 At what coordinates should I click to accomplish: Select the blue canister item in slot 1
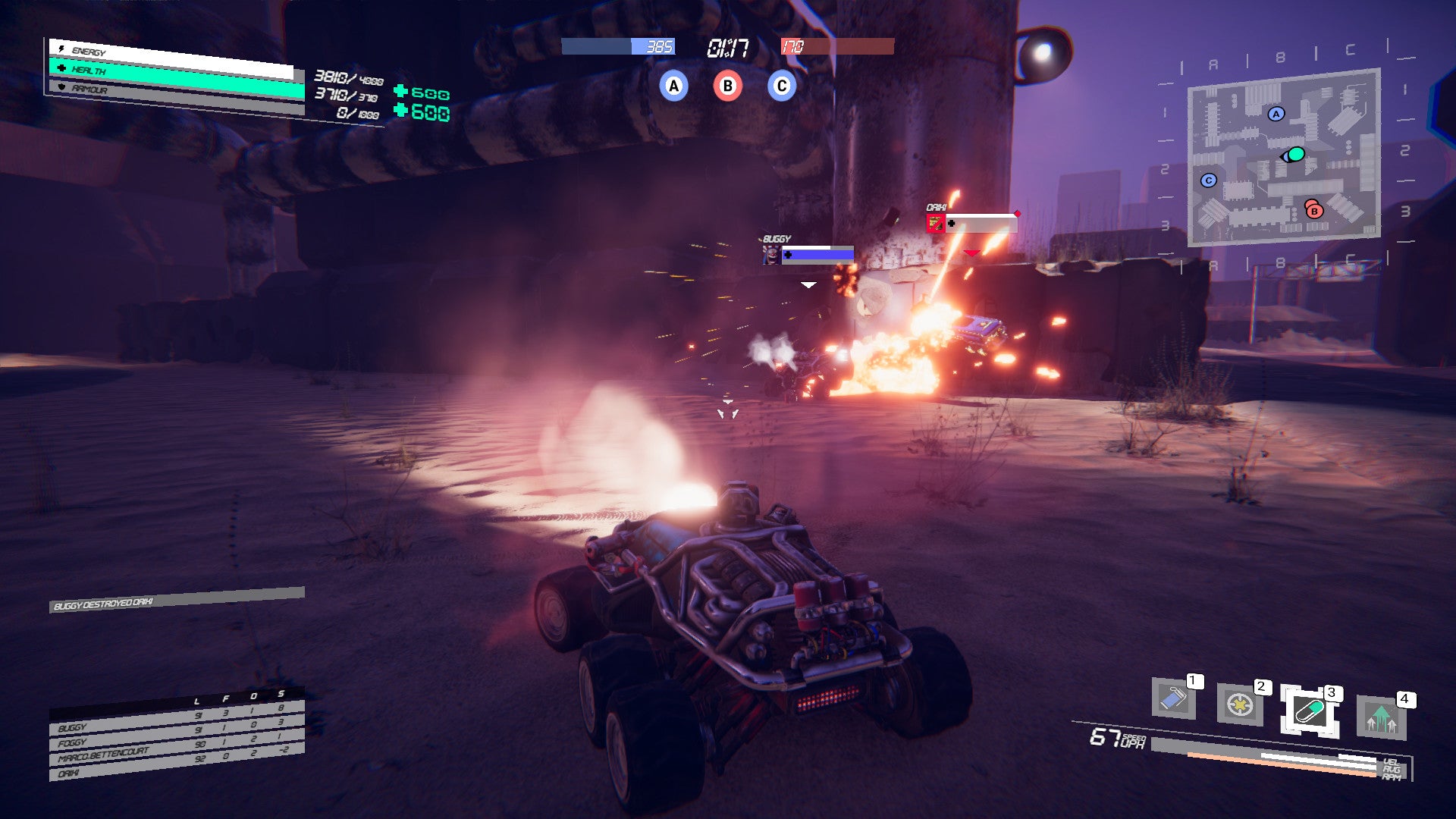1173,698
